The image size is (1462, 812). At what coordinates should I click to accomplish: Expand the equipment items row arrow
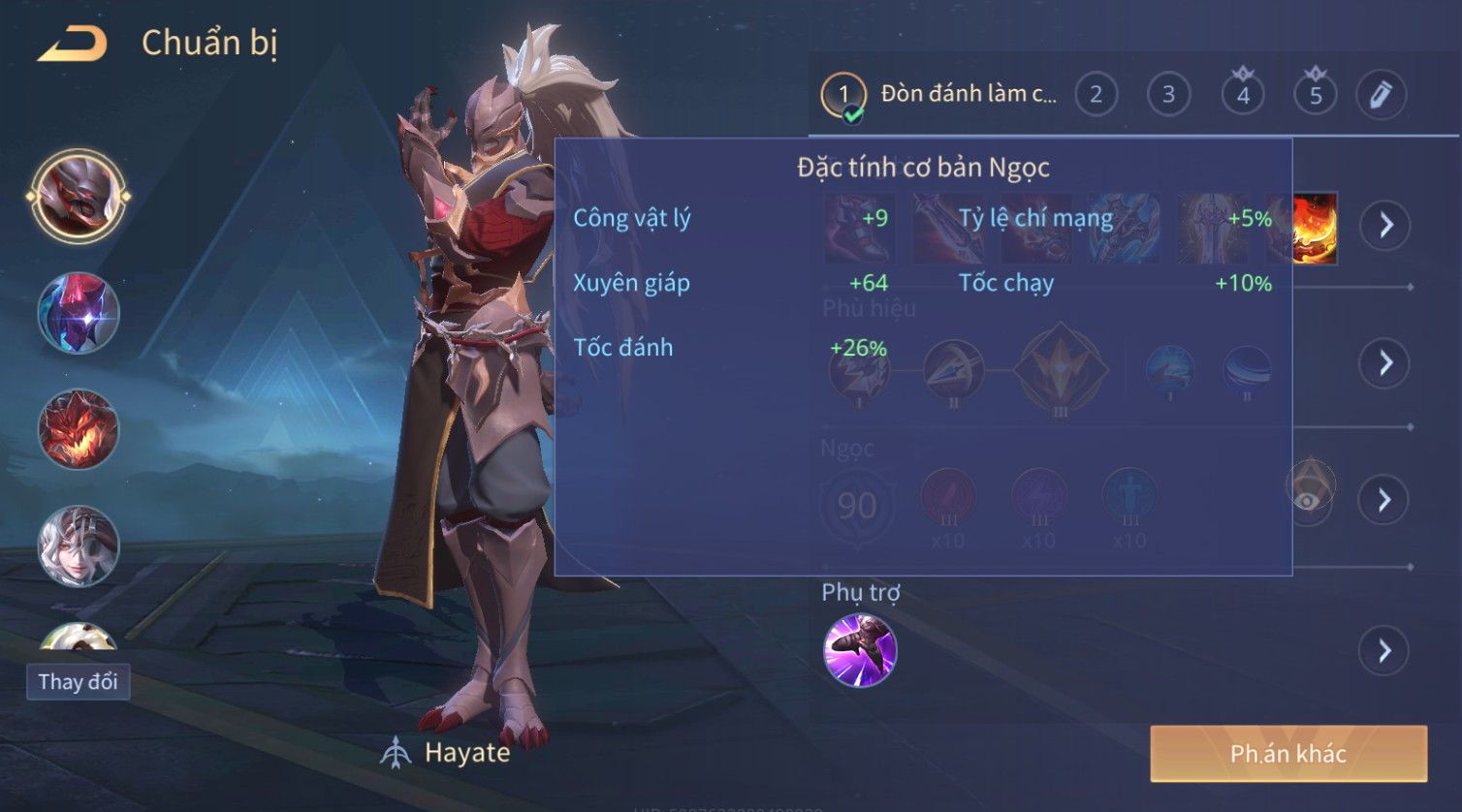1384,226
